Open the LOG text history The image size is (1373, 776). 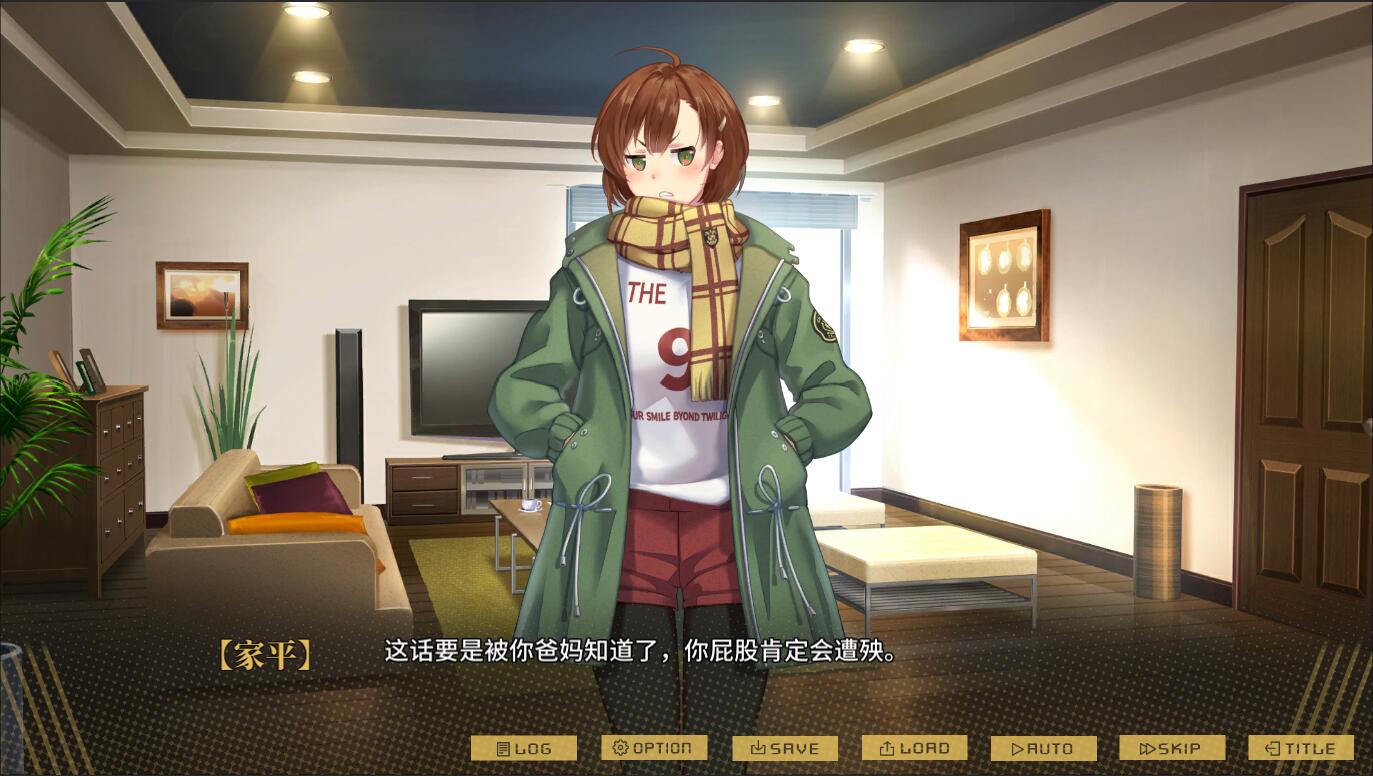tap(528, 747)
